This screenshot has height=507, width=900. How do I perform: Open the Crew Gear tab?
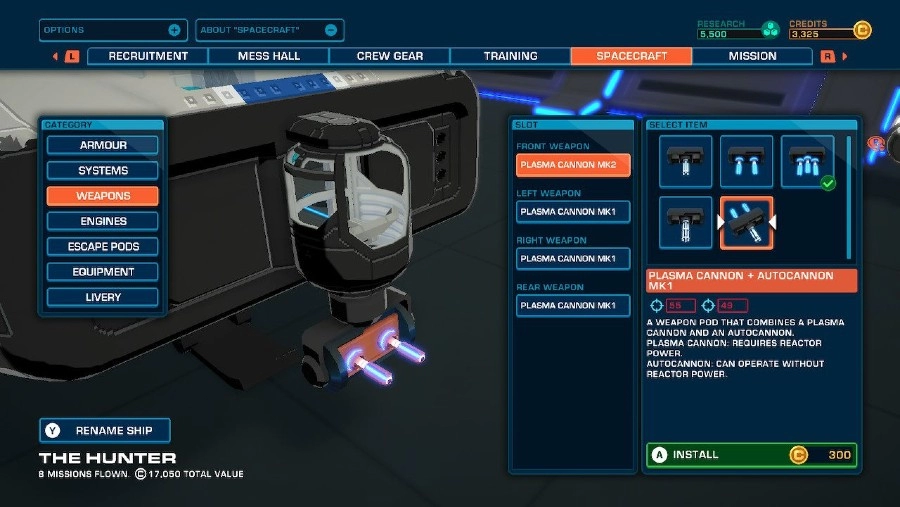pyautogui.click(x=389, y=56)
